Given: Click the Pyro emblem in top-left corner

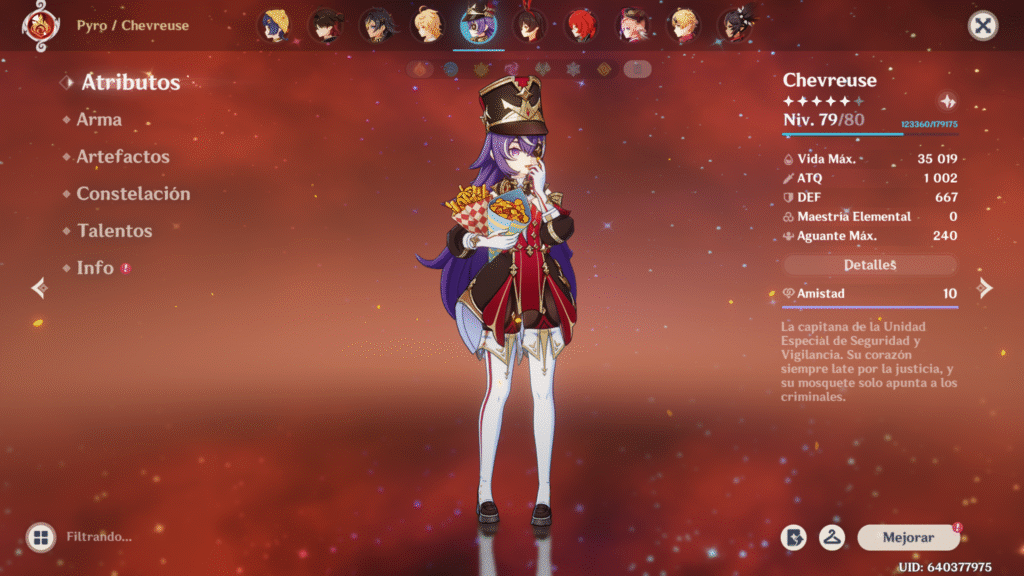Looking at the screenshot, I should (x=40, y=26).
